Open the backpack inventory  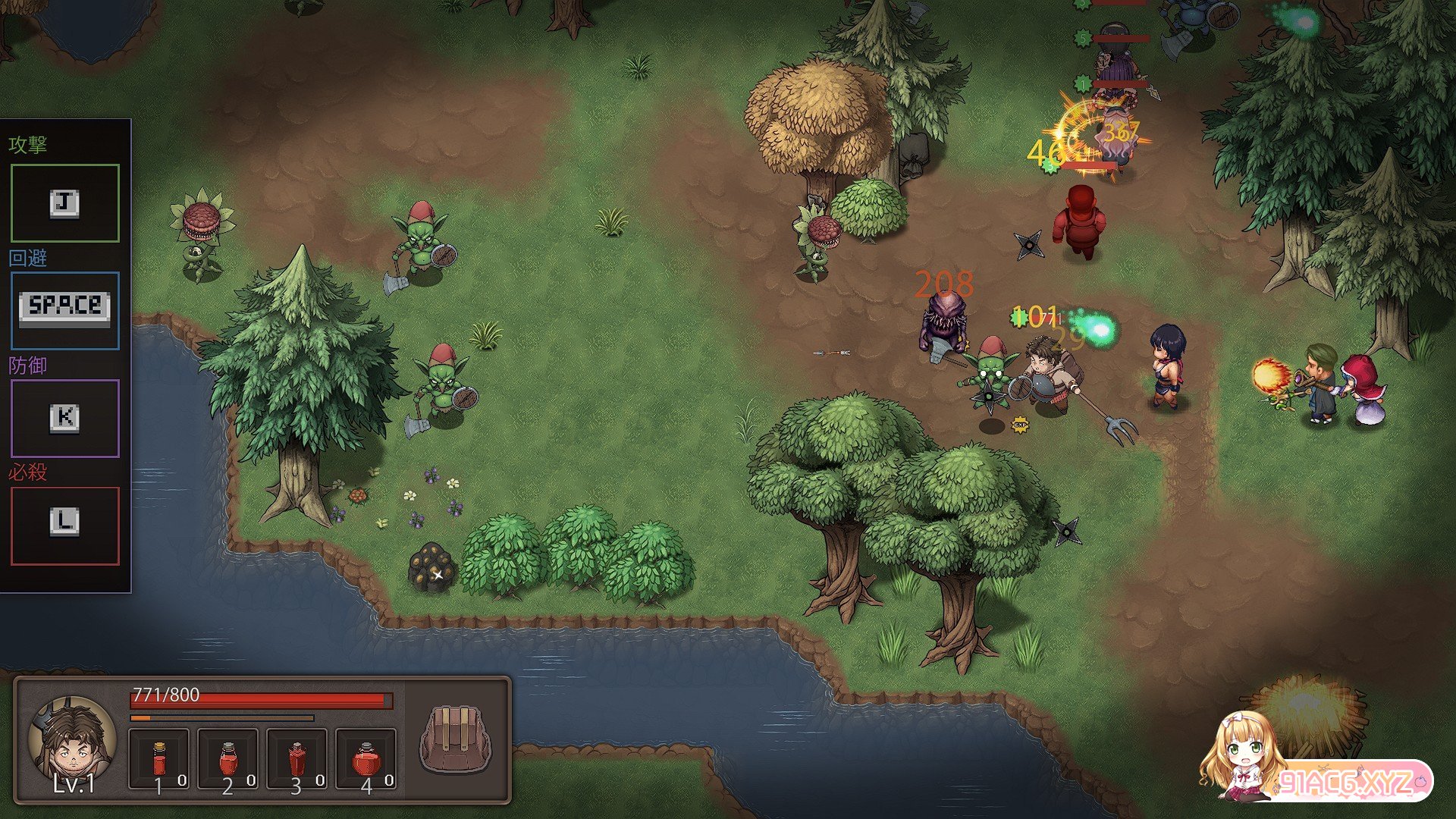pos(456,739)
